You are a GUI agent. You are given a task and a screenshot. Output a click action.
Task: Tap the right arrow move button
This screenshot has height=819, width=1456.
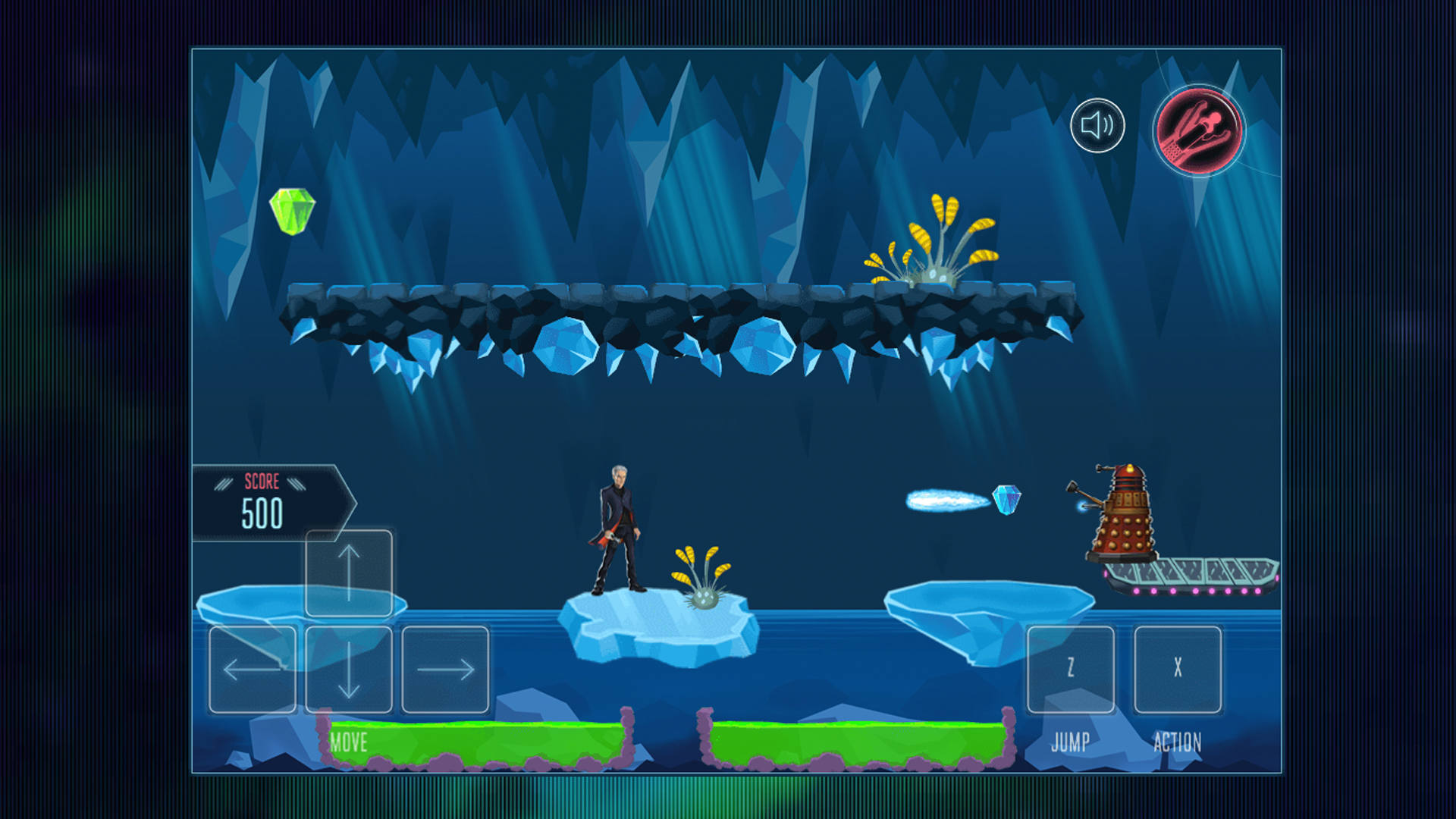[x=445, y=670]
